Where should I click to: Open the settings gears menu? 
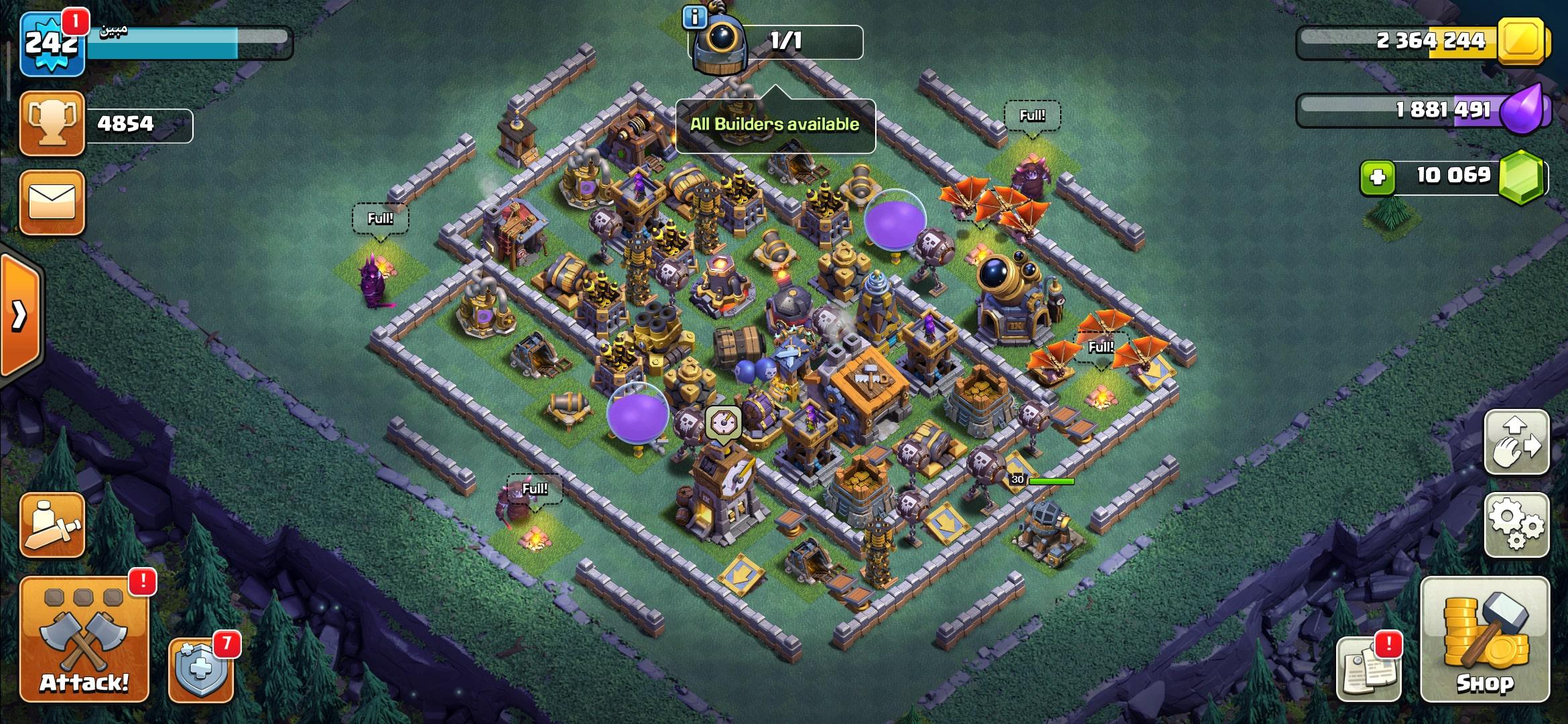pos(1516,524)
